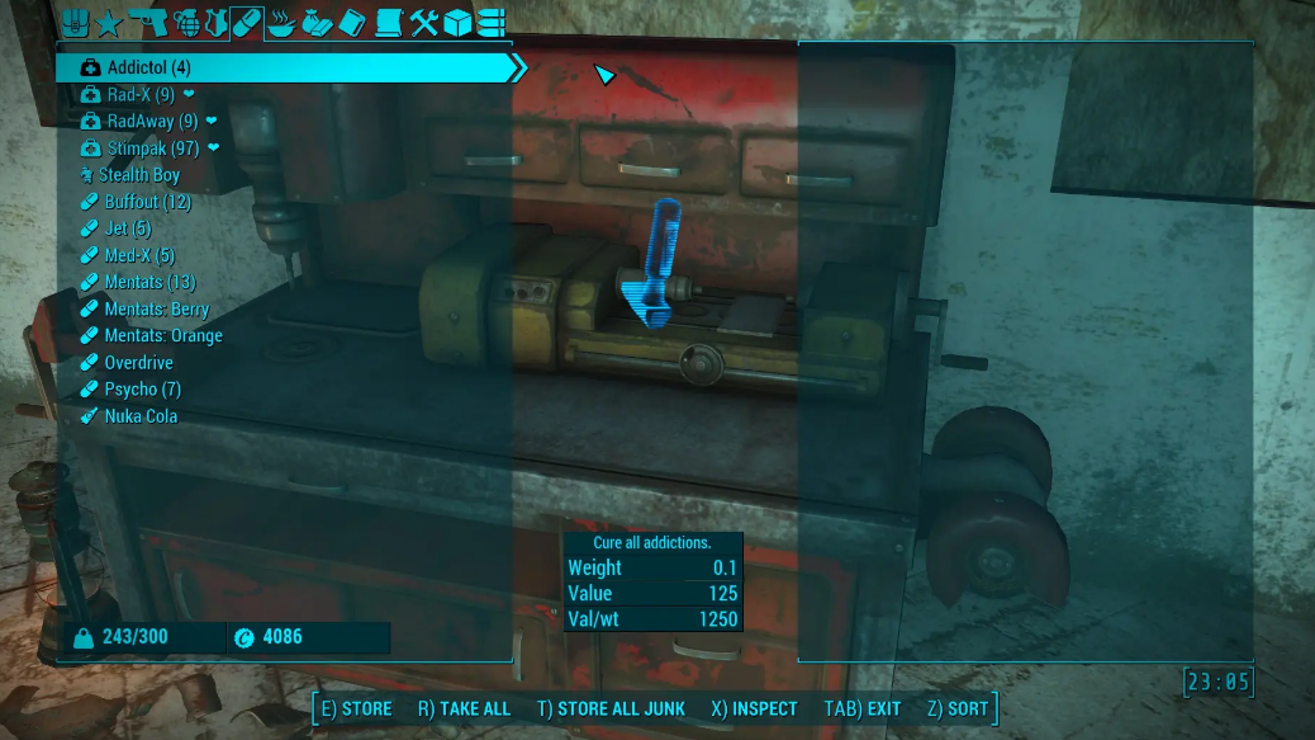The image size is (1315, 740).
Task: Select the Jet chem entry
Action: coord(127,229)
